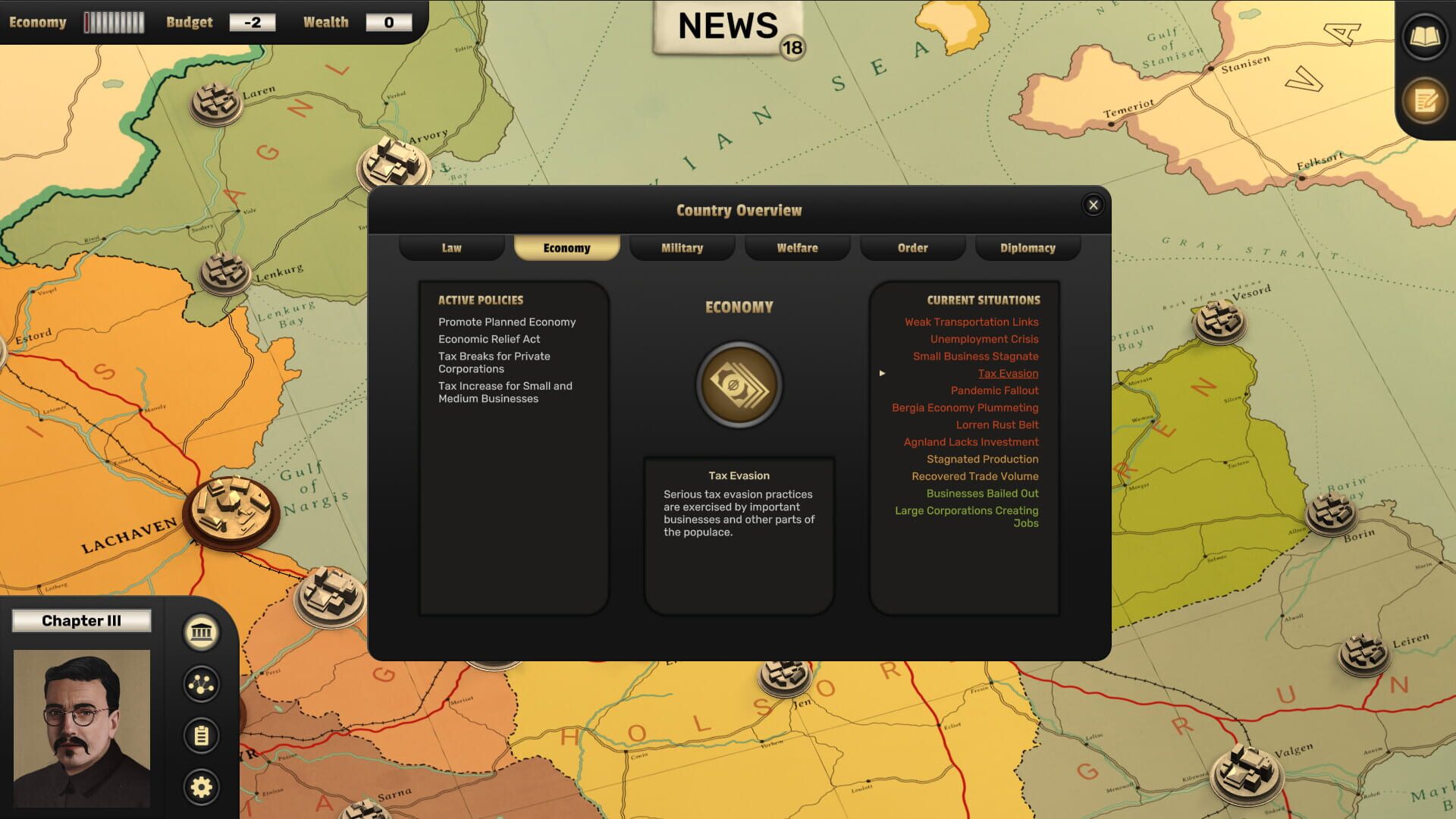1456x819 pixels.
Task: Show the Businesses Bailed Out situation
Action: [x=982, y=494]
